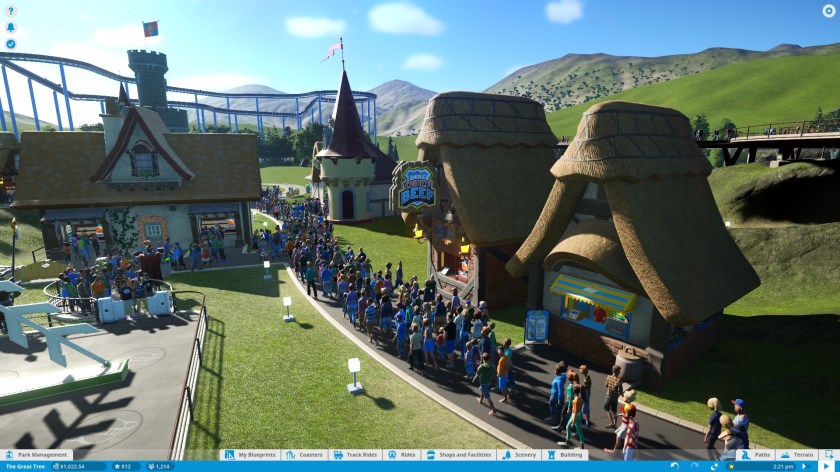840x472 pixels.
Task: Select the Building tab
Action: 566,455
